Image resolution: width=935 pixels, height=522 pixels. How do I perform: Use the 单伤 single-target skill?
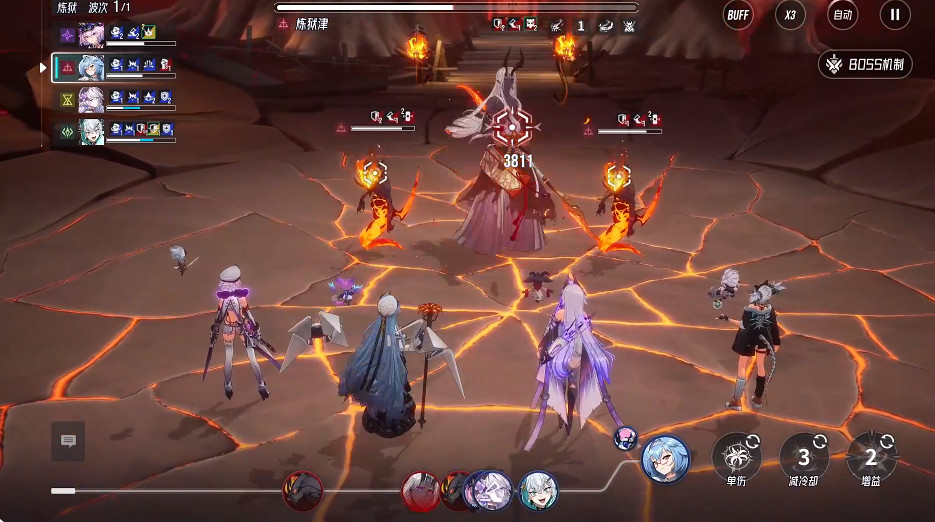(x=736, y=457)
